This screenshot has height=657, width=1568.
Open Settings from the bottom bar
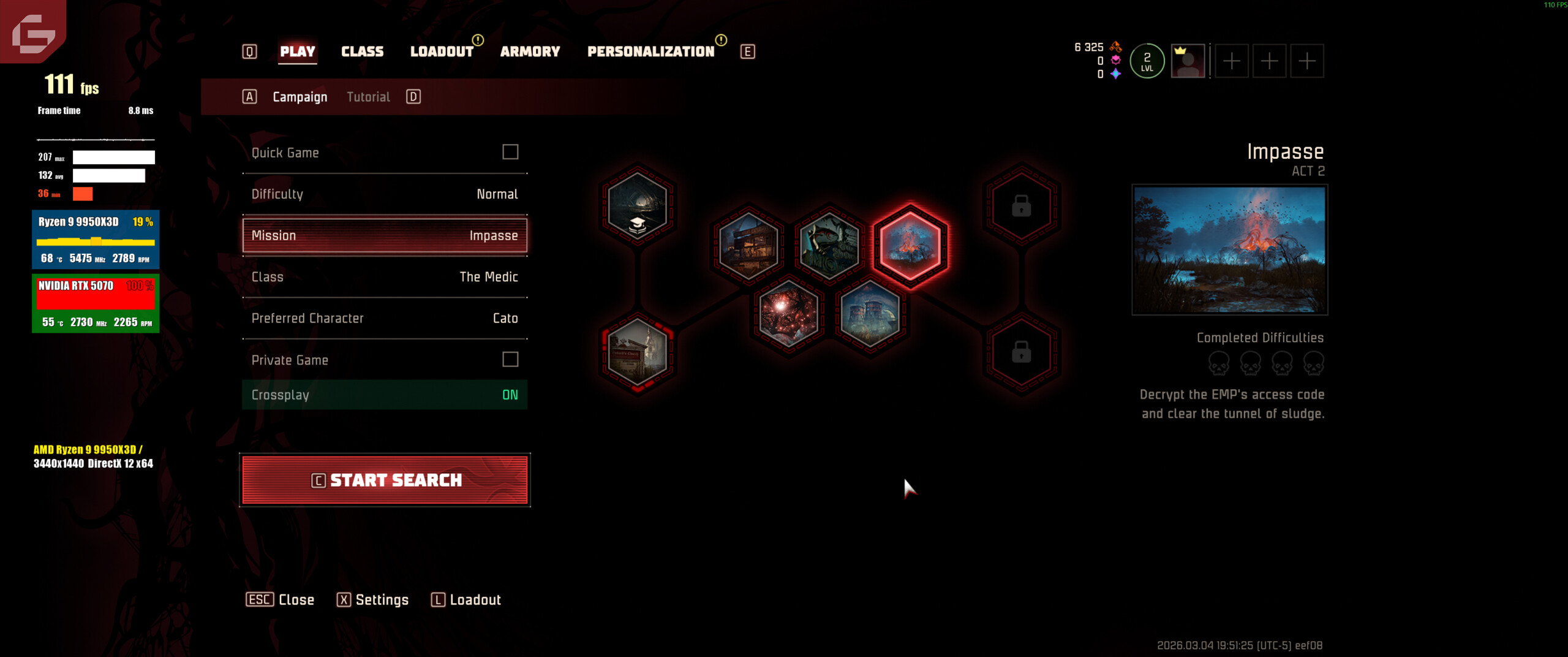coord(373,599)
